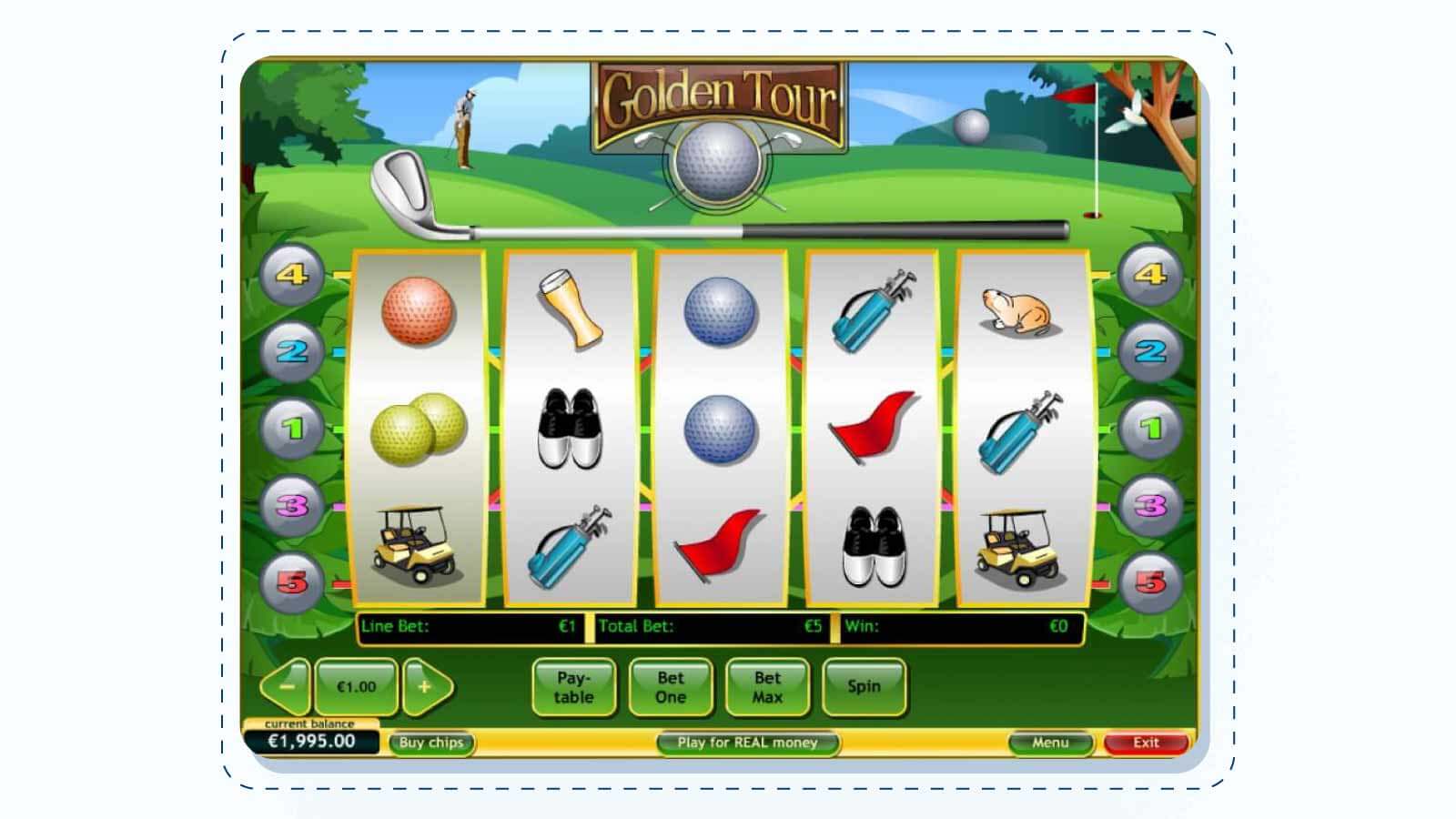The image size is (1456, 819).
Task: Click payline 2 button right of the reels
Action: tap(1150, 351)
